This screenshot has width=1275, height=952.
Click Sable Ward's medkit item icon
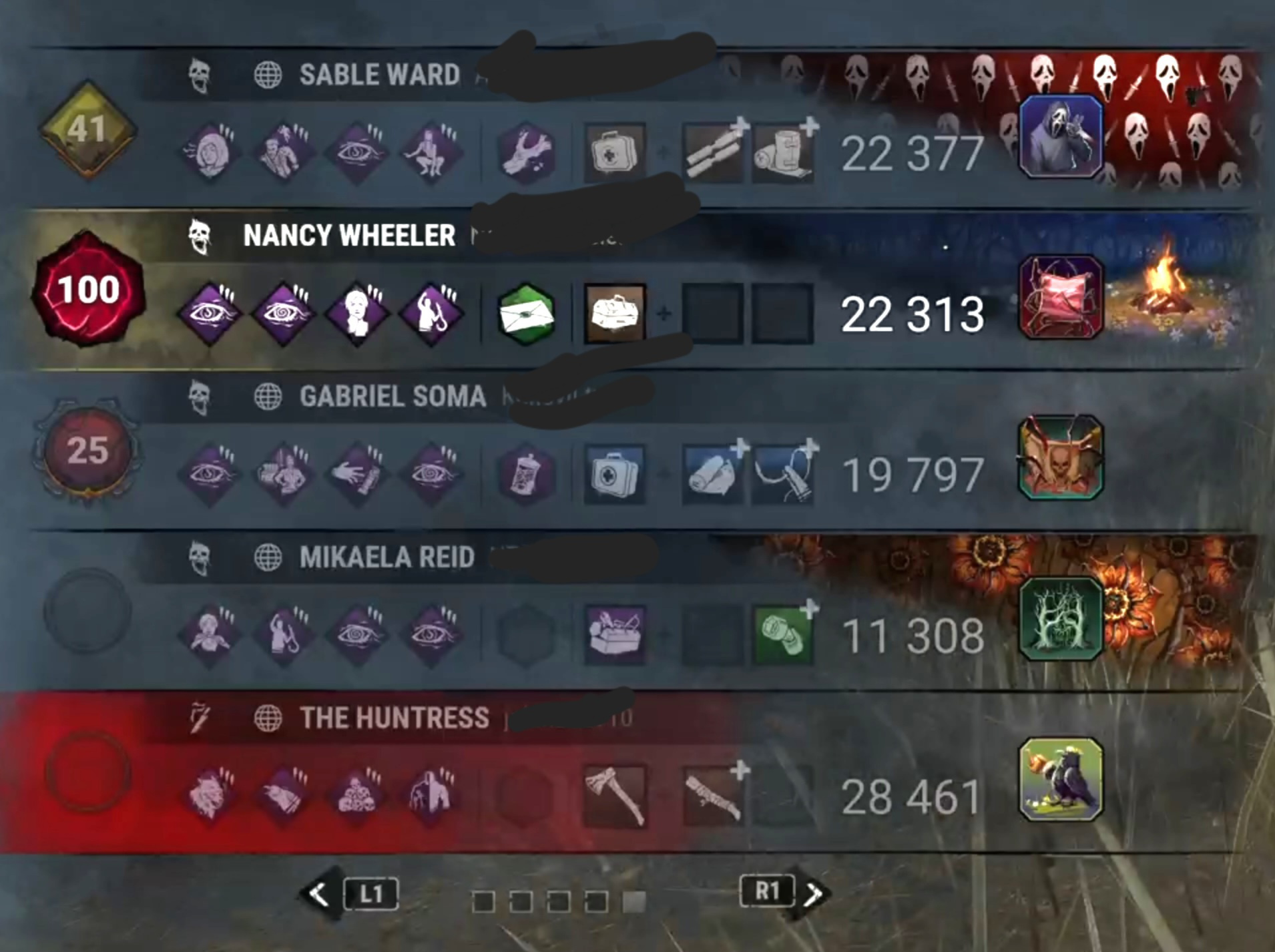pyautogui.click(x=613, y=152)
